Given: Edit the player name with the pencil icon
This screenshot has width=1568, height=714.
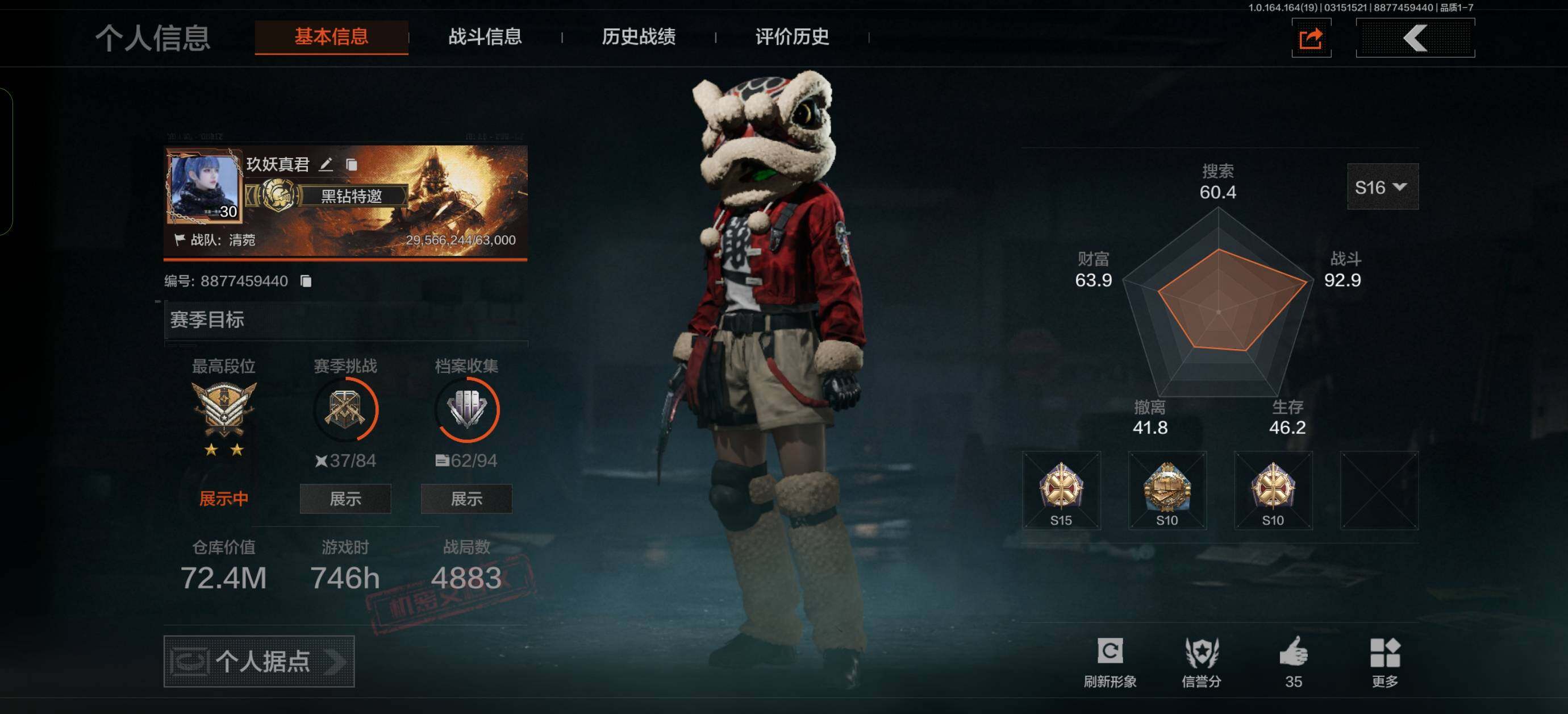Looking at the screenshot, I should click(x=326, y=164).
